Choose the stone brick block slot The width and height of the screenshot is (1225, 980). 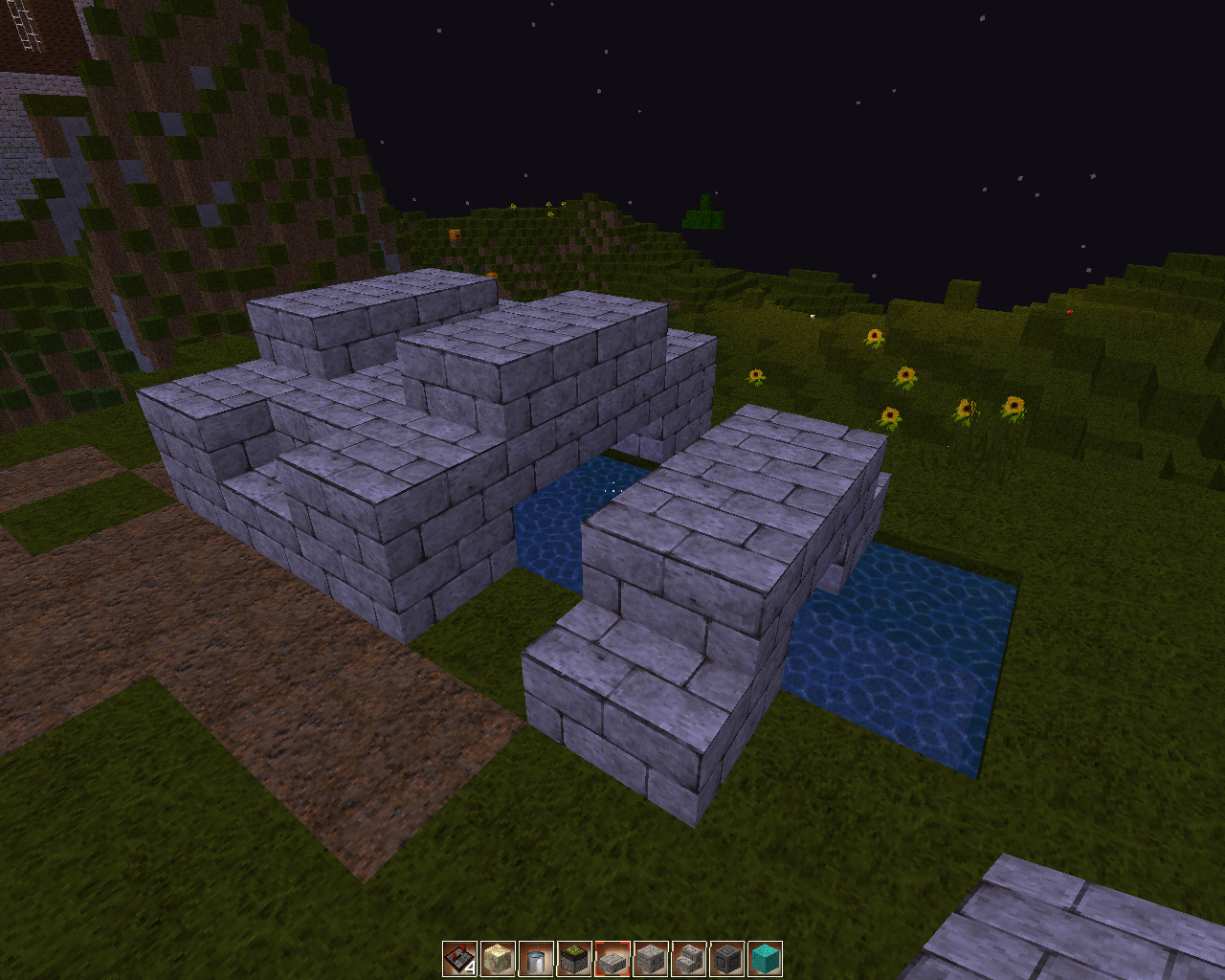click(x=651, y=958)
